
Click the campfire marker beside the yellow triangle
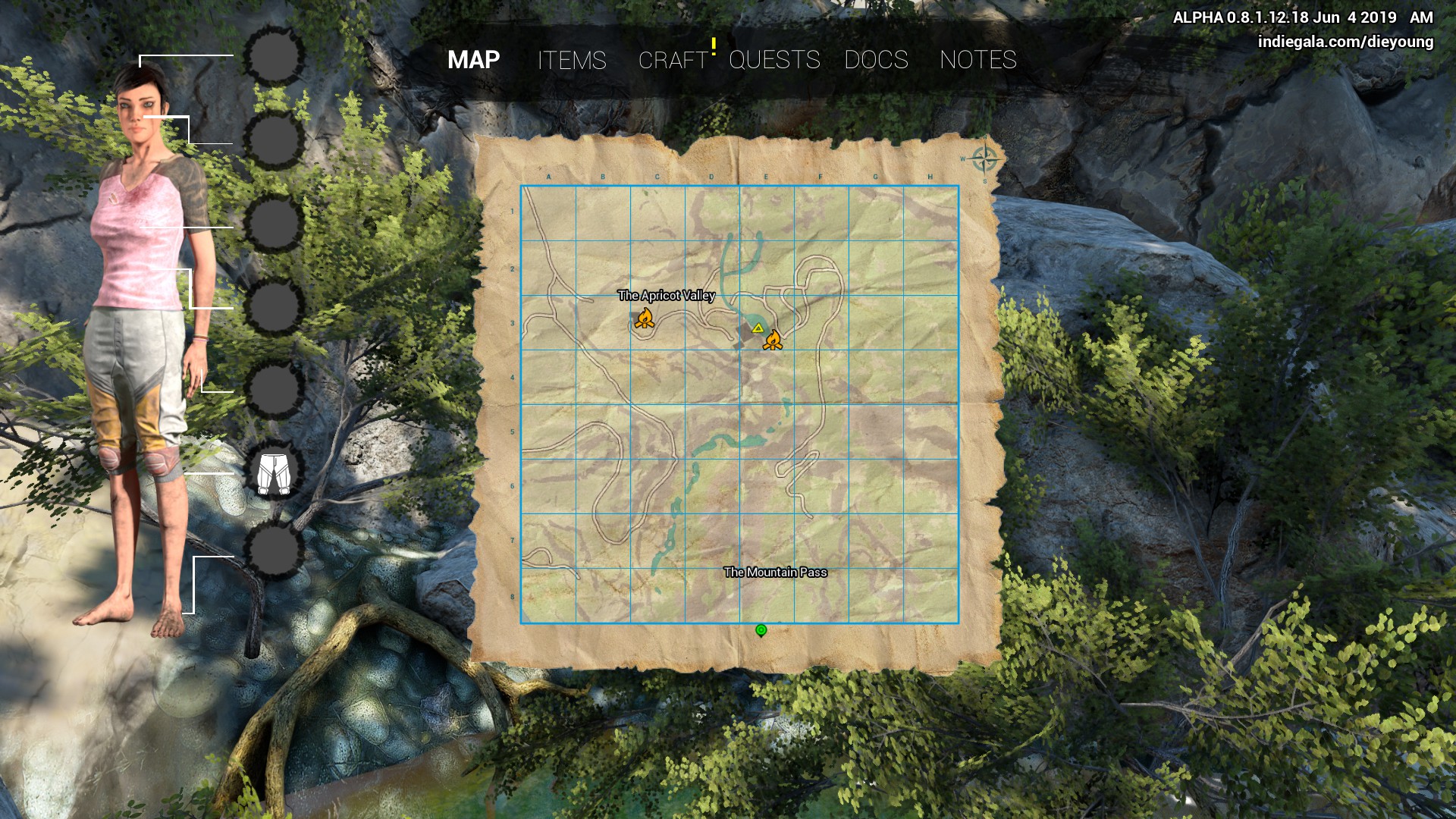click(773, 340)
